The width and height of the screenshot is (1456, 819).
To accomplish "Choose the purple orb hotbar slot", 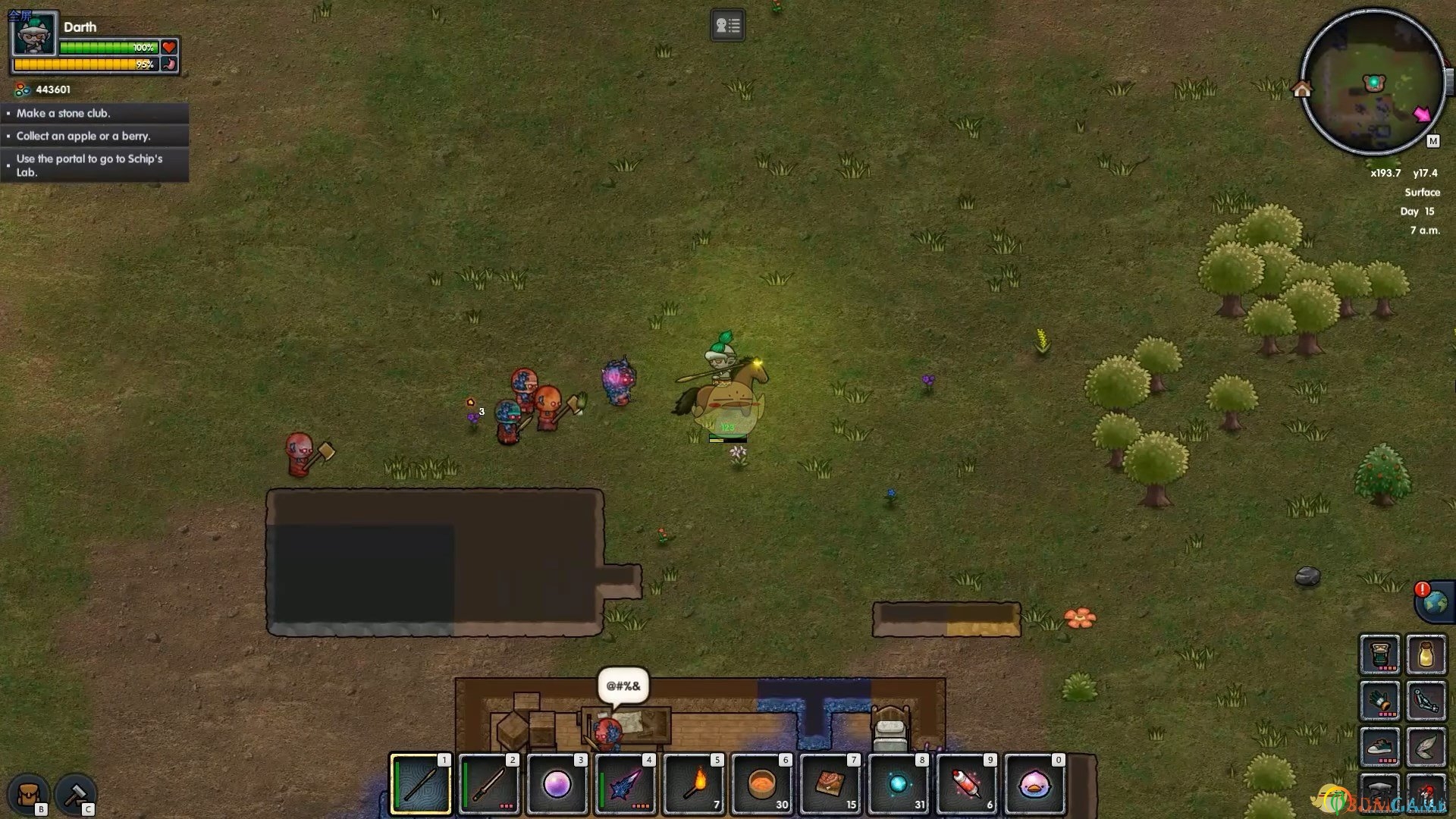I will point(557,784).
